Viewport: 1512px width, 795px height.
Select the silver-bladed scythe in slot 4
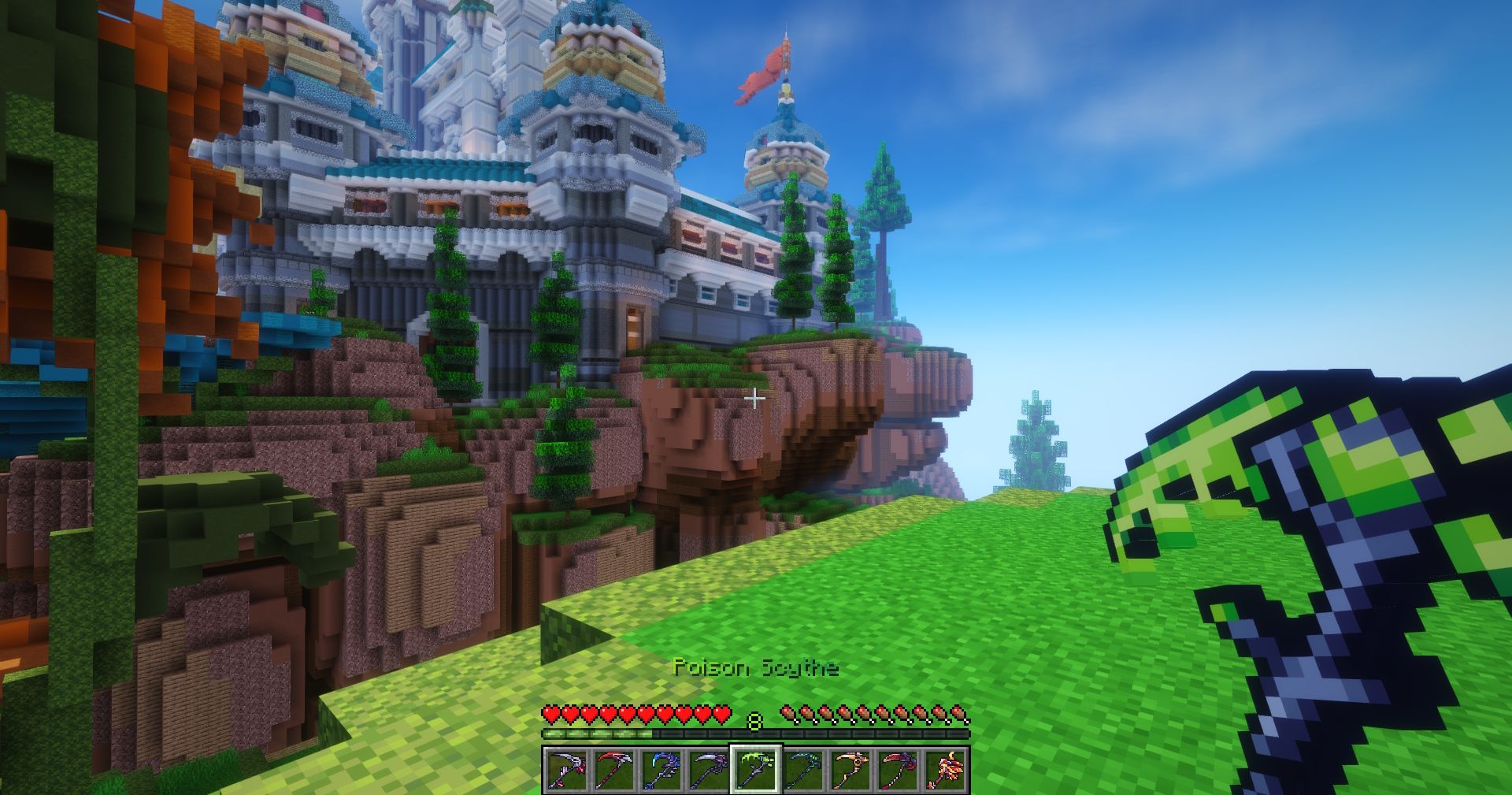point(710,769)
